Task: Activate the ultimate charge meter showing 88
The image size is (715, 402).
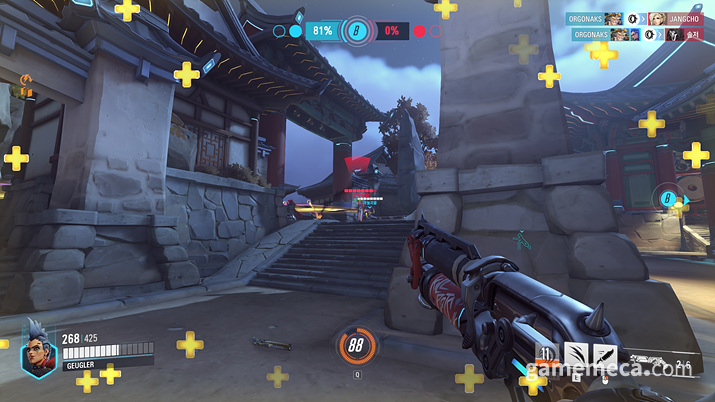Action: pyautogui.click(x=357, y=347)
